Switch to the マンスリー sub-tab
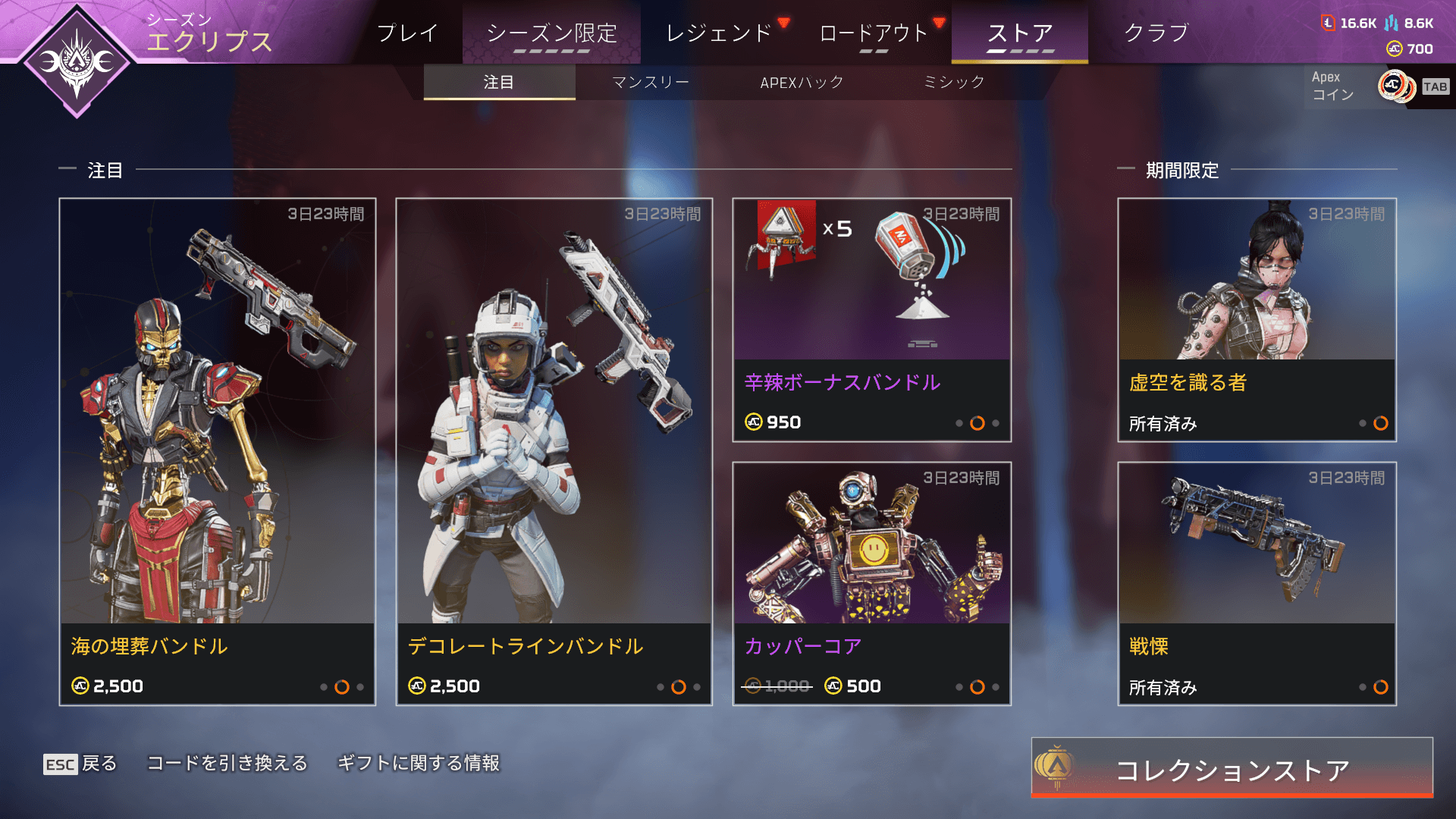The image size is (1456, 819). click(x=651, y=82)
